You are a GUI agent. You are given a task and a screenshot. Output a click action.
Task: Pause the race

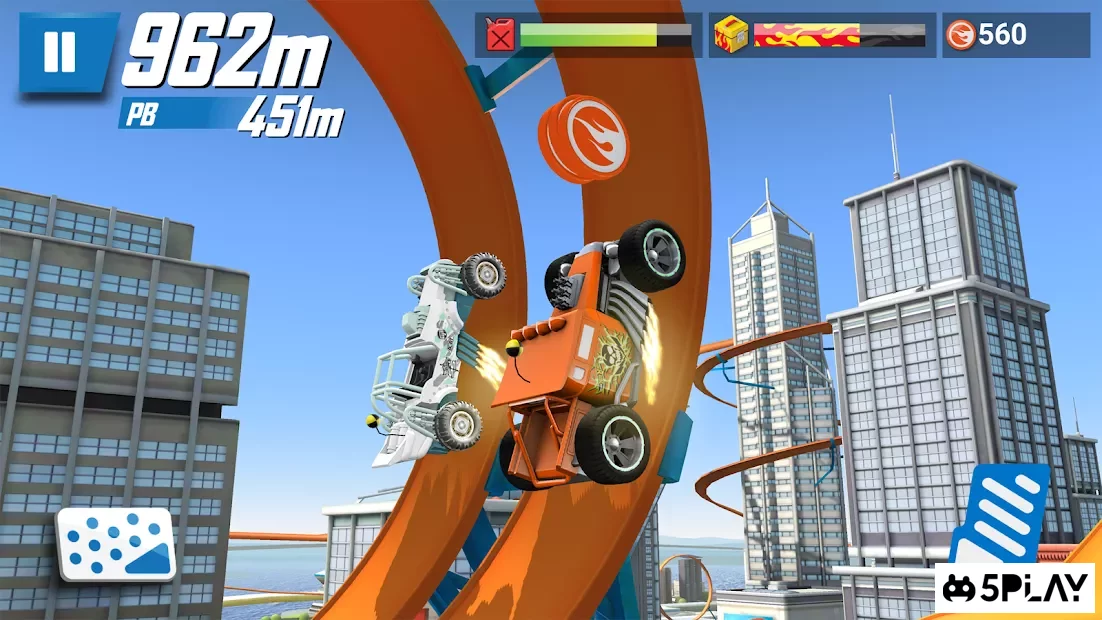coord(60,53)
